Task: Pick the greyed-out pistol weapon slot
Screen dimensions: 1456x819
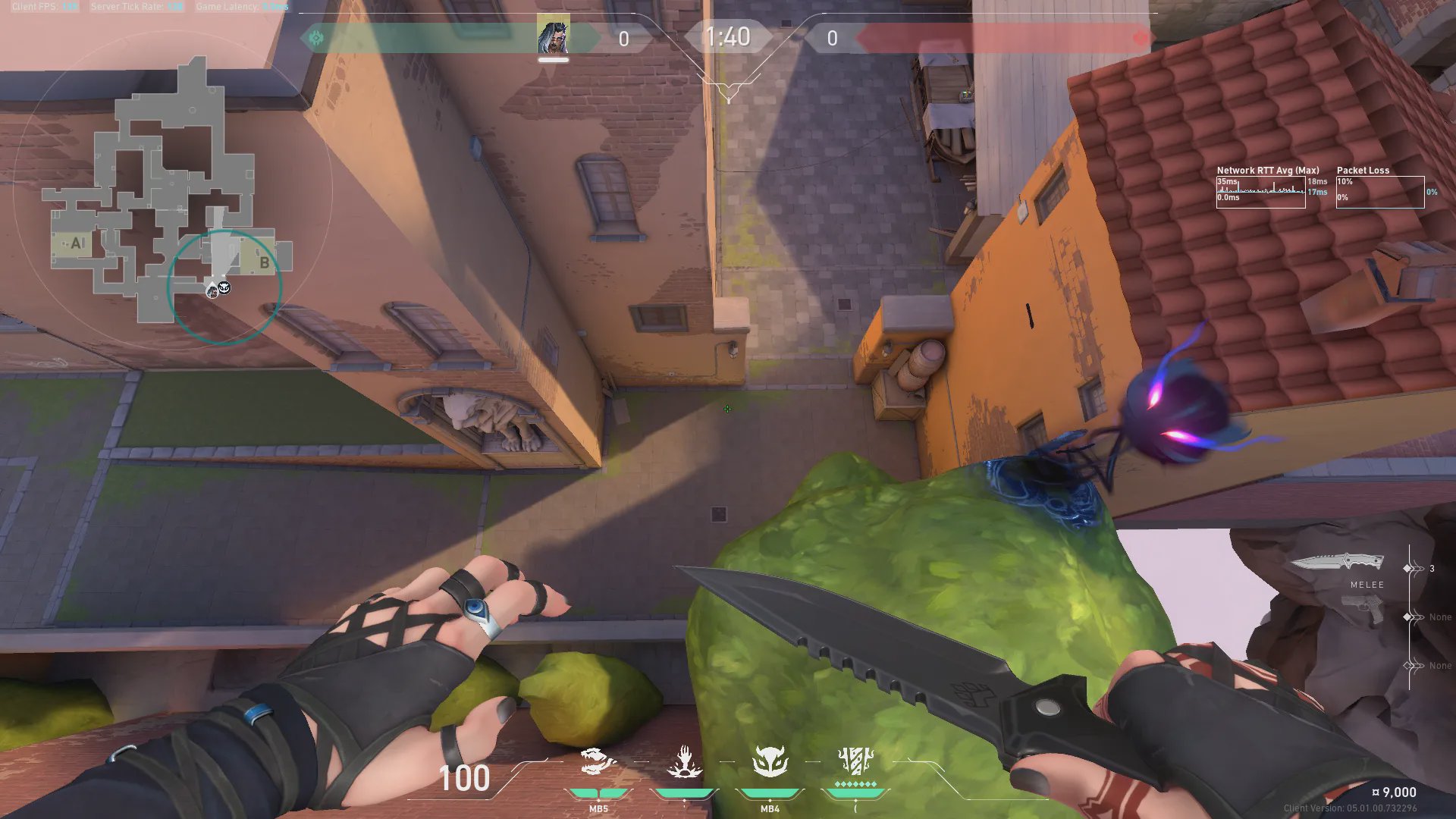Action: [1363, 609]
